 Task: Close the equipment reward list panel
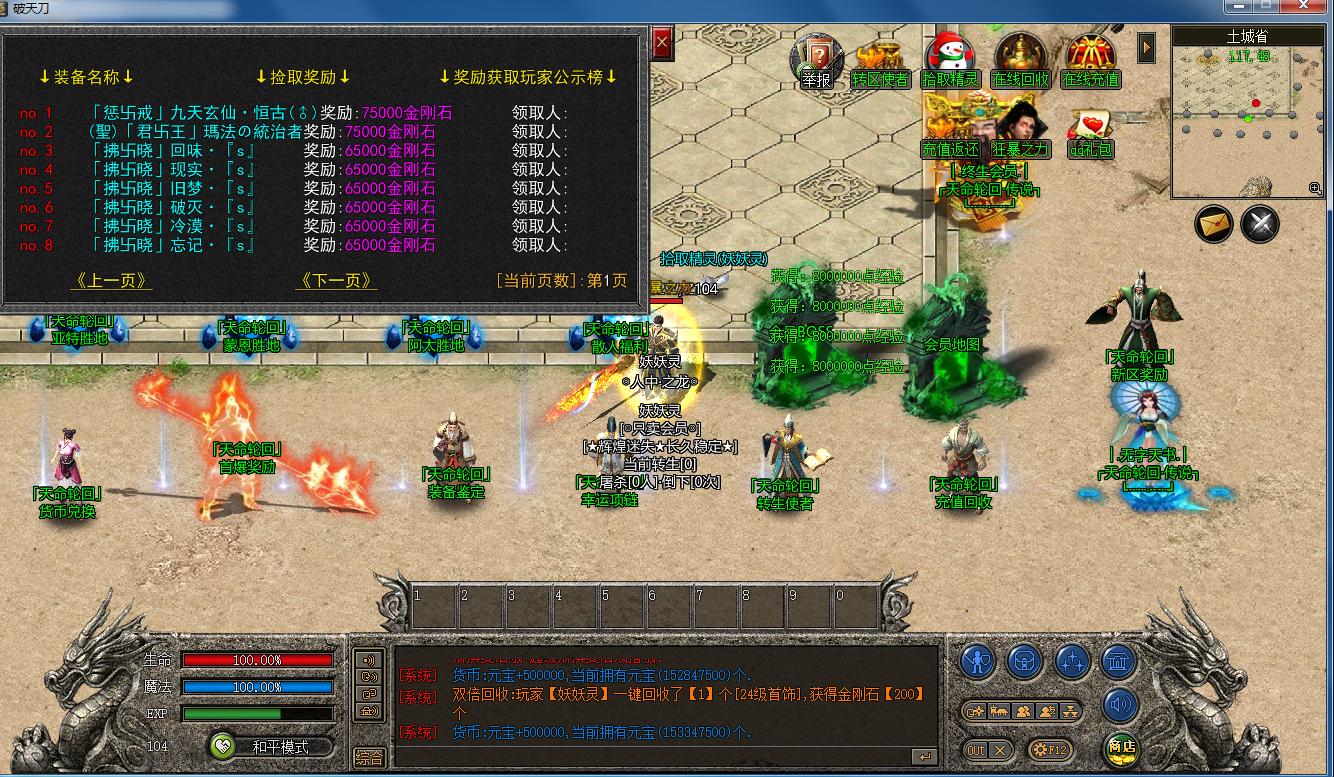coord(662,43)
